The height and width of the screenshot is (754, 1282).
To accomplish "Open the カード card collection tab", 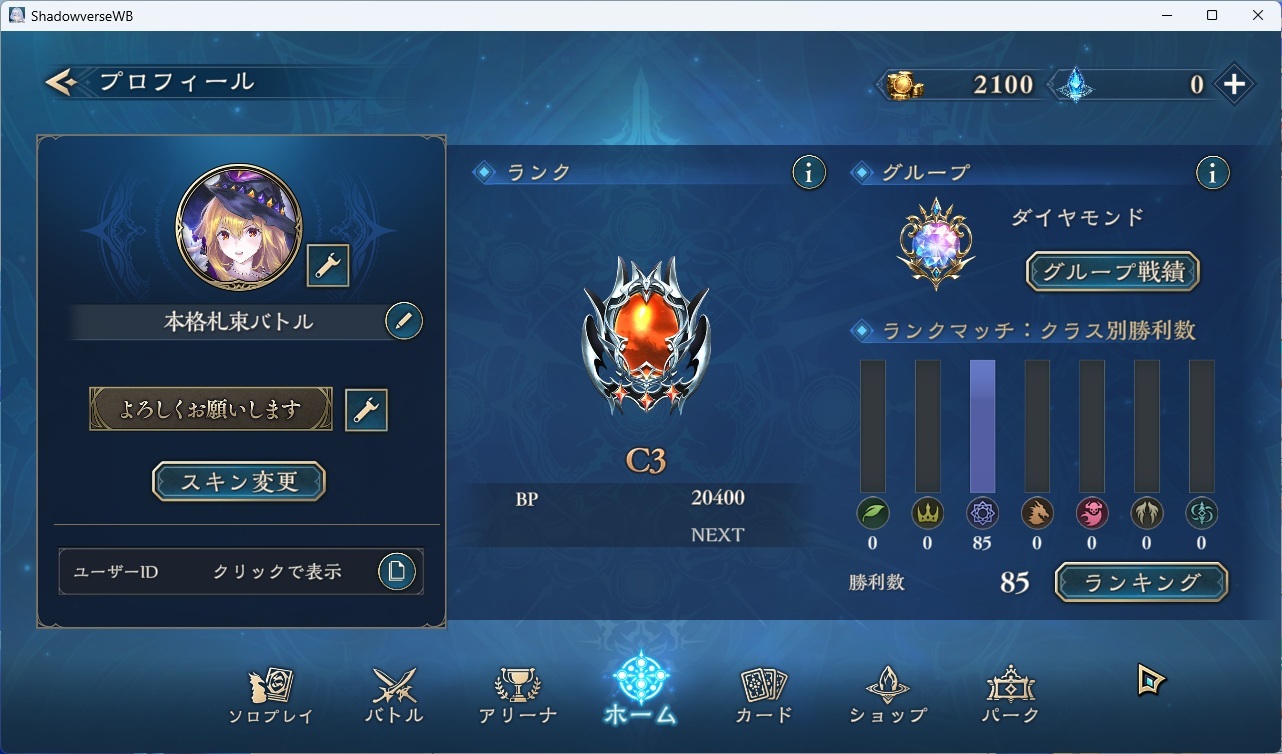I will [x=764, y=696].
